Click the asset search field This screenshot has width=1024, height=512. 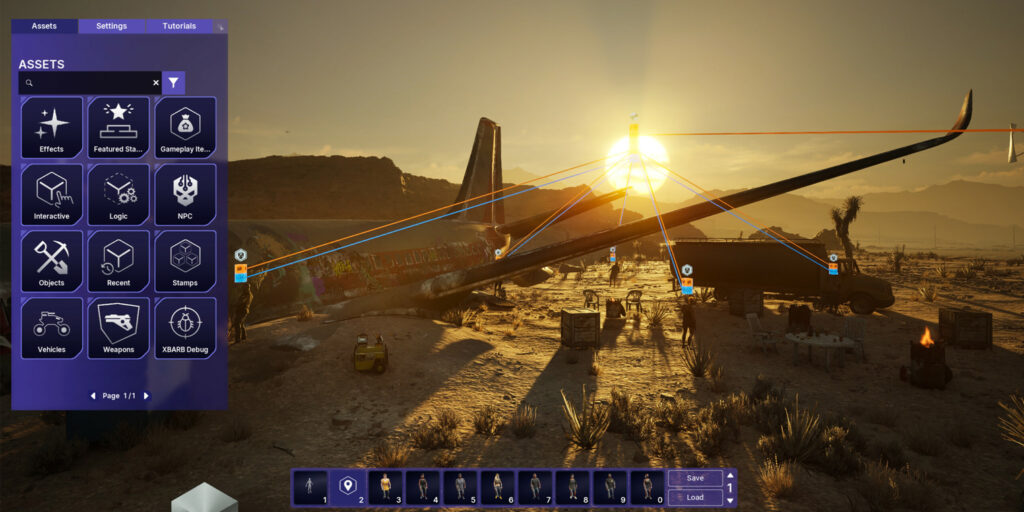click(90, 83)
